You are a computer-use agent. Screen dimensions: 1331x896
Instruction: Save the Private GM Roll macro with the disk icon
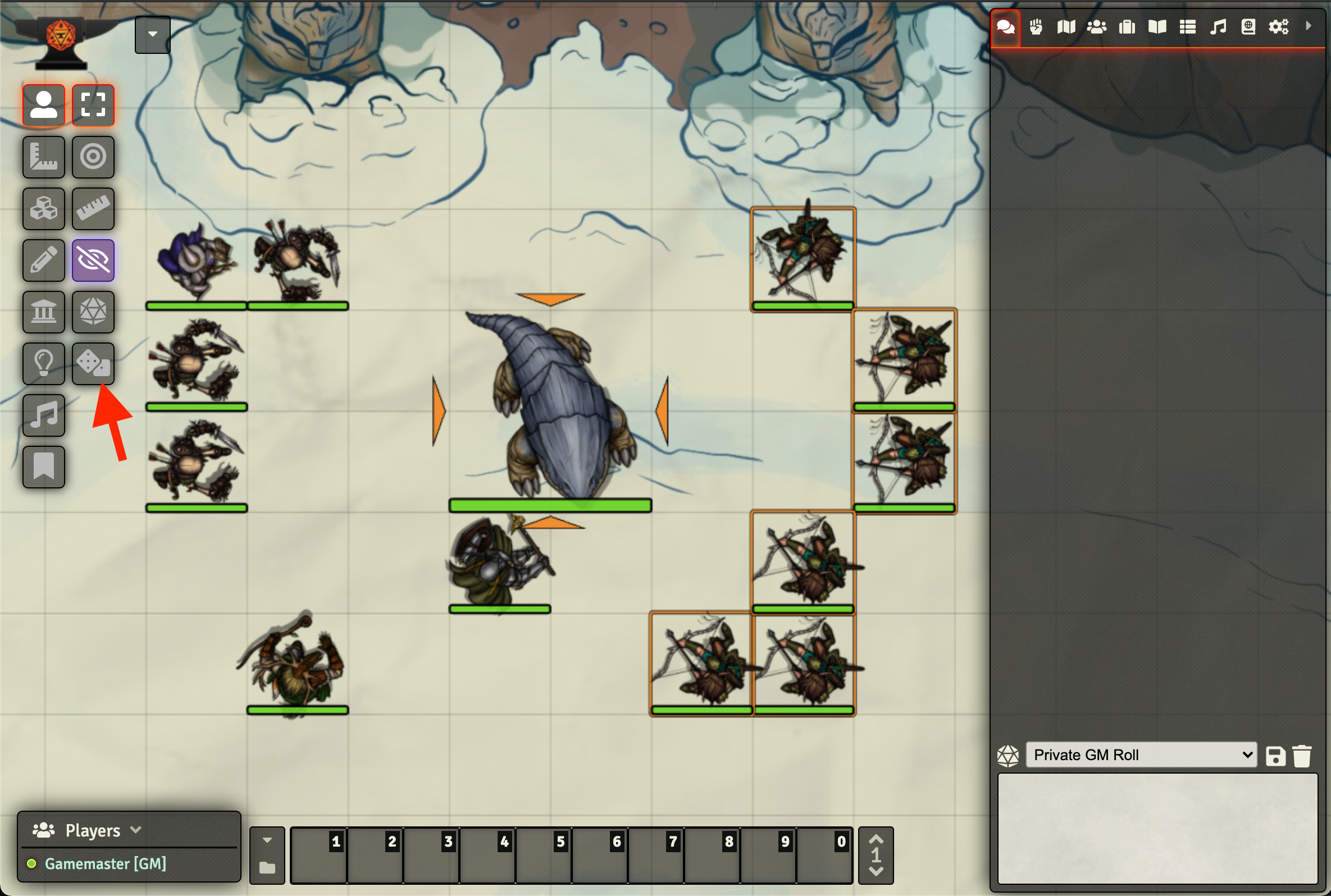click(x=1275, y=755)
